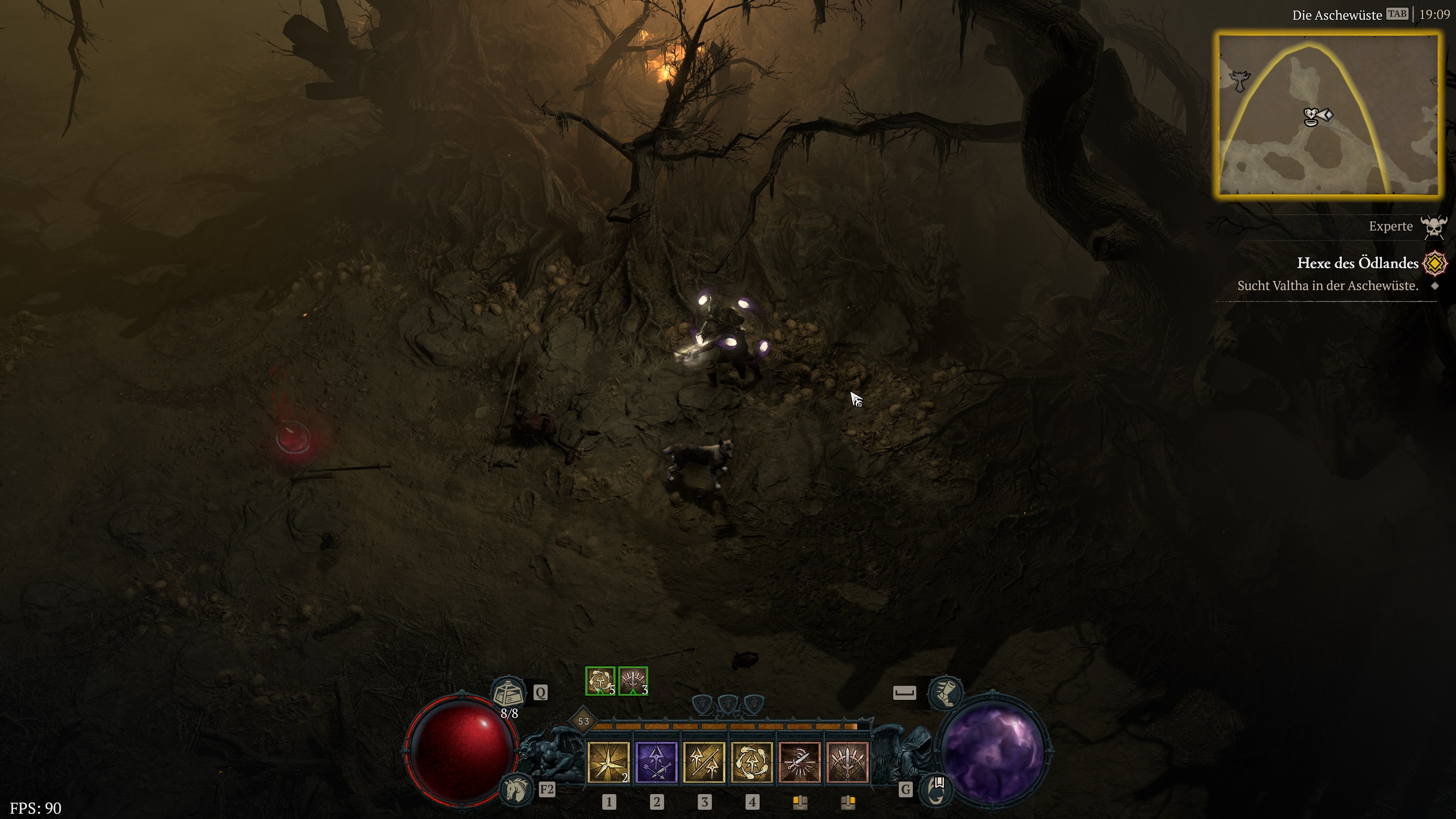This screenshot has width=1456, height=819.
Task: Open the Hexe des Ödlandes quest tracker
Action: [1357, 264]
